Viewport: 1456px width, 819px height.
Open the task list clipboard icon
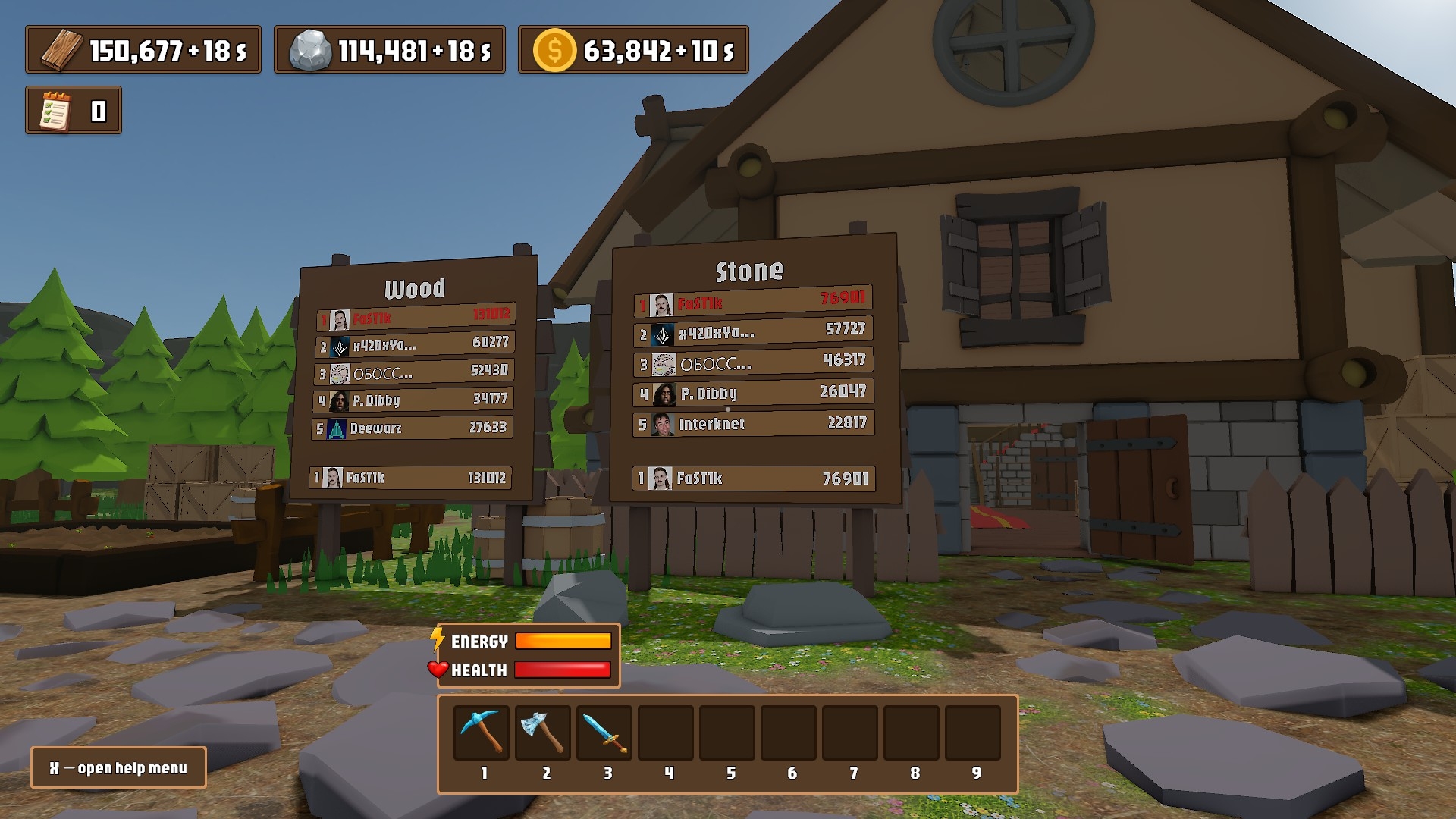55,111
